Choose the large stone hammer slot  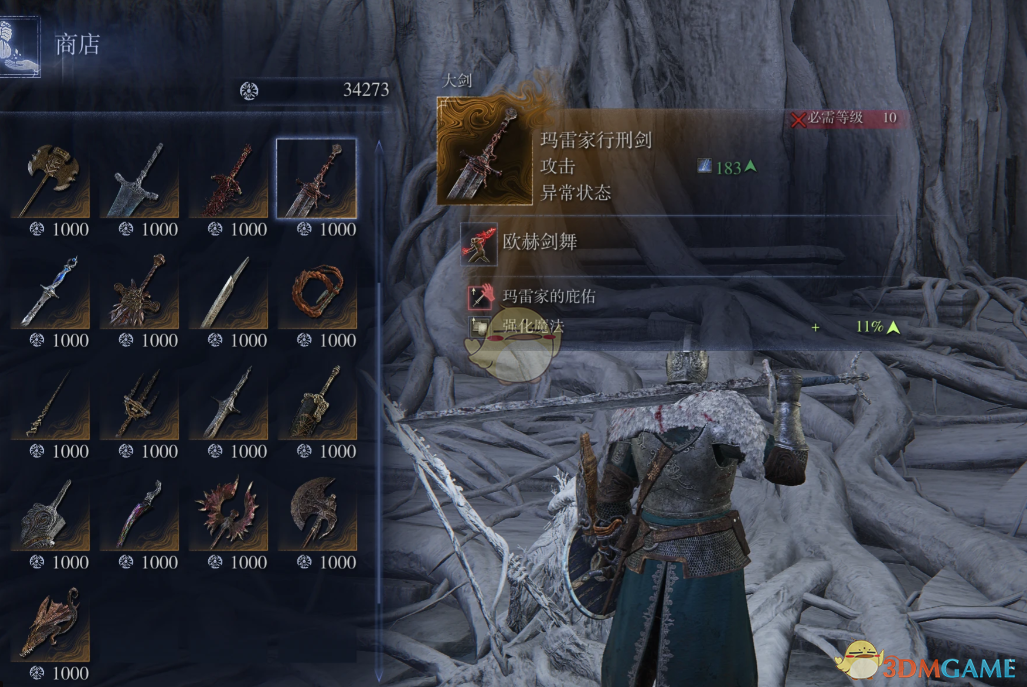[50, 513]
